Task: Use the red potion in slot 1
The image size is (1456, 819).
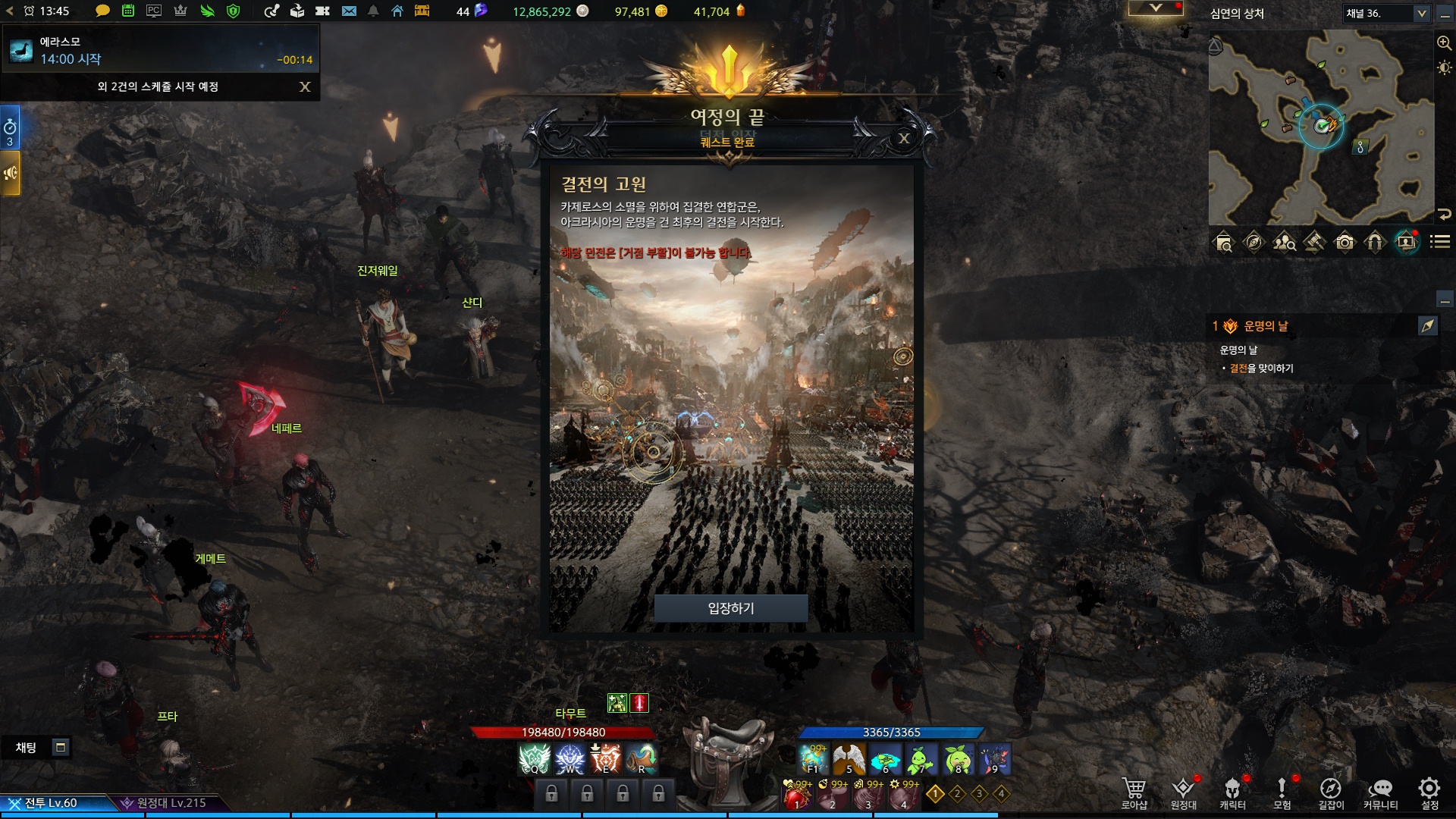Action: tap(796, 796)
